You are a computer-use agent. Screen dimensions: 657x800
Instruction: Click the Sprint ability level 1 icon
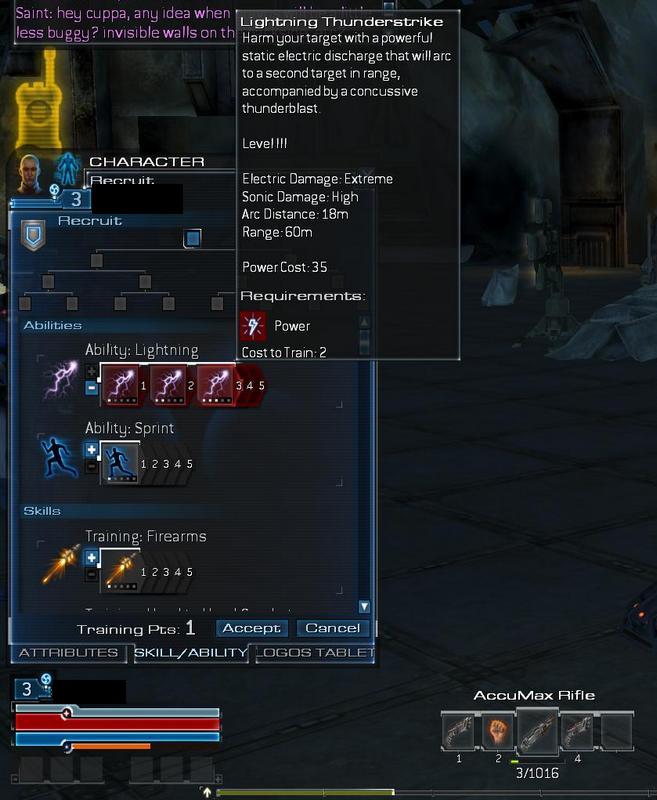pos(120,463)
